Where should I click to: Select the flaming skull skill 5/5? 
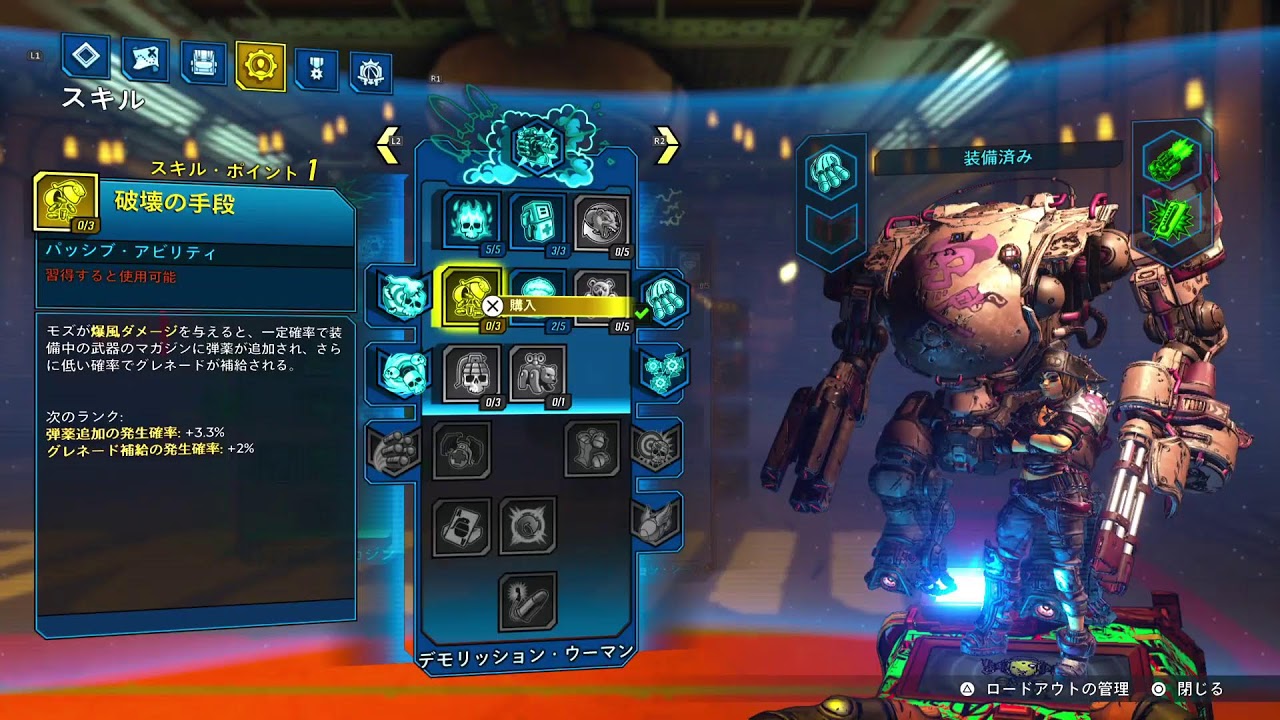coord(471,222)
